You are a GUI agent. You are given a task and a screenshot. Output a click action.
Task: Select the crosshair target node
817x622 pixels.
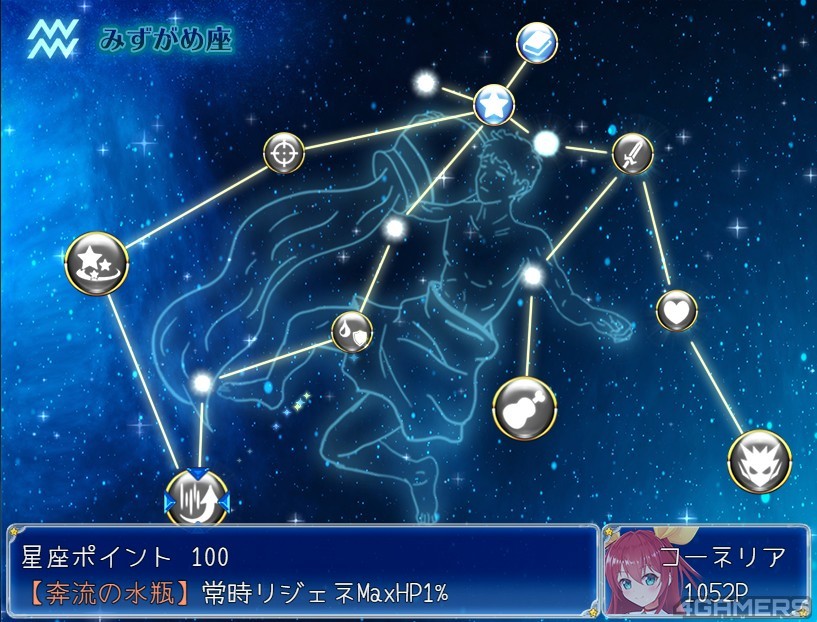pos(283,153)
